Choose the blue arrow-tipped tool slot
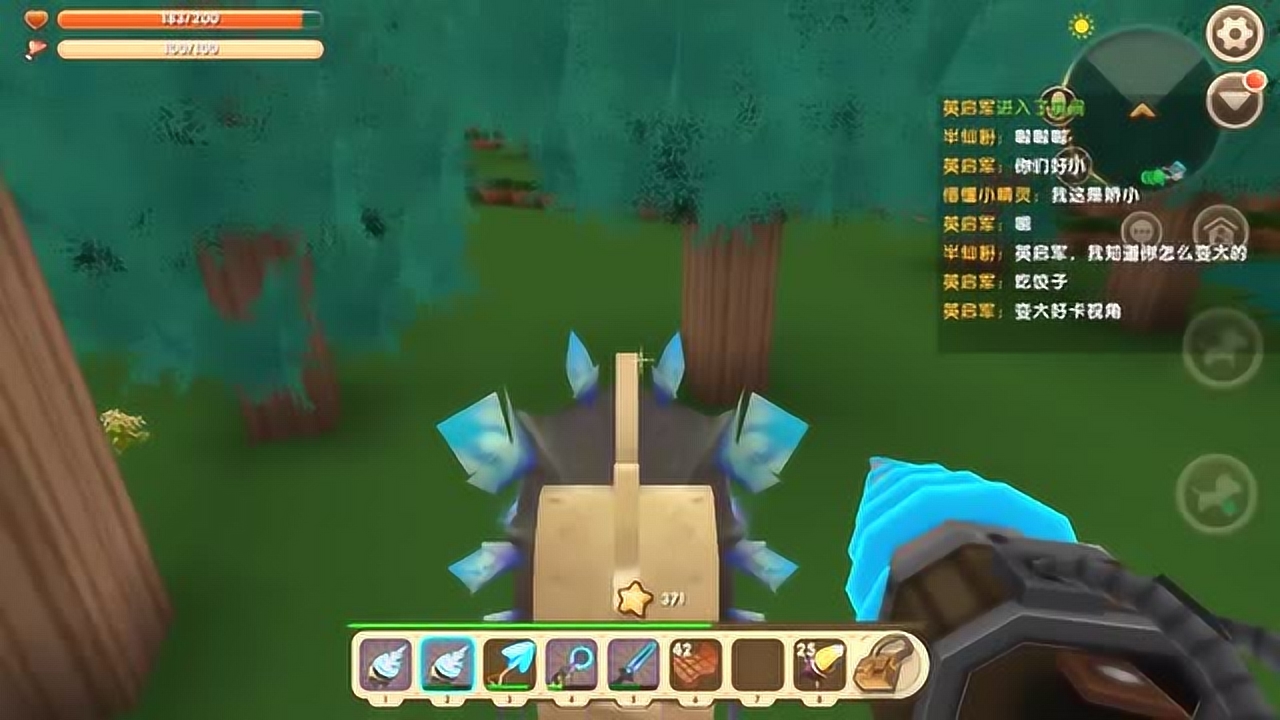 pyautogui.click(x=509, y=664)
